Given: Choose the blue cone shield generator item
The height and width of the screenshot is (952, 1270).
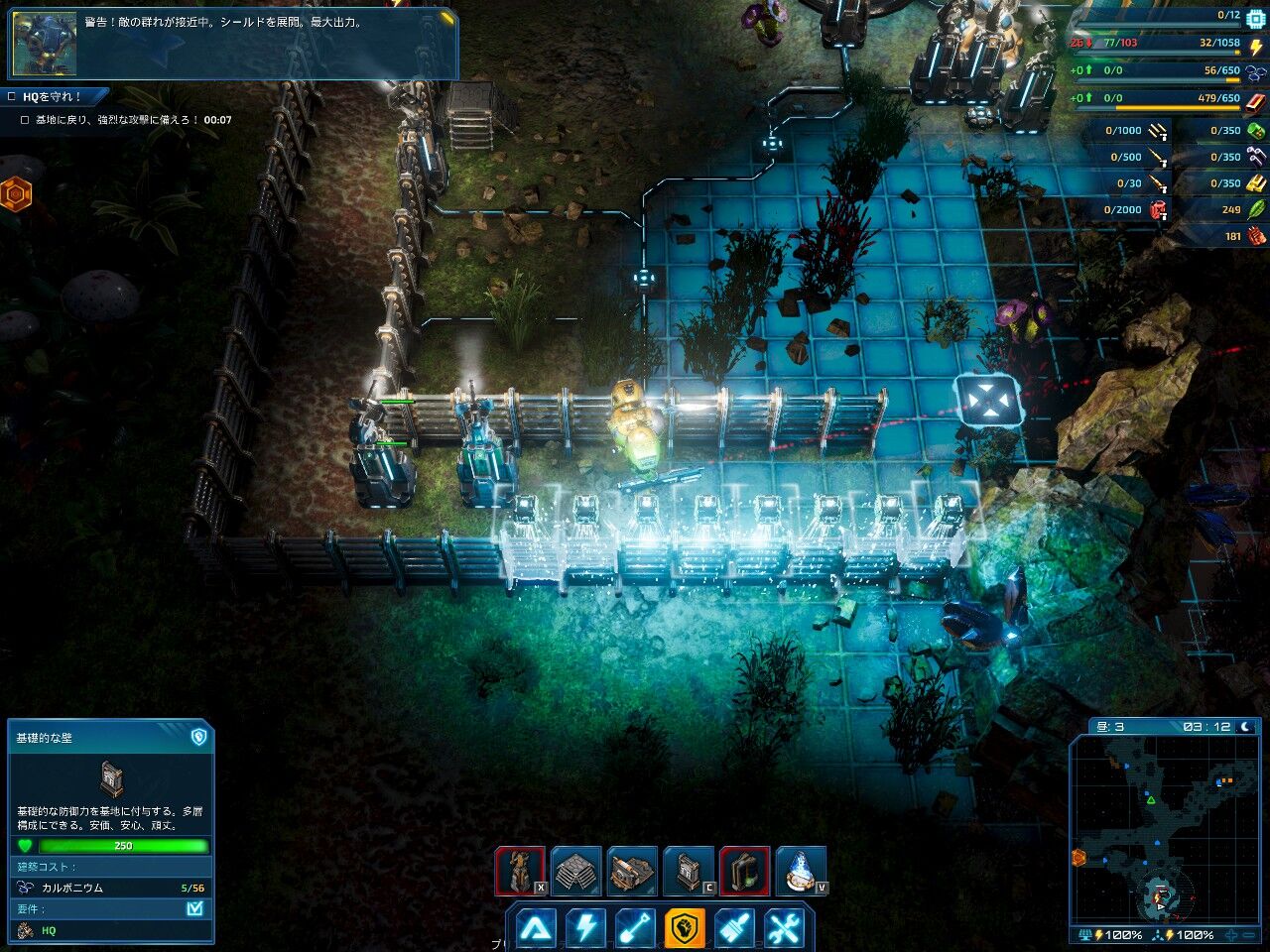Looking at the screenshot, I should click(801, 871).
